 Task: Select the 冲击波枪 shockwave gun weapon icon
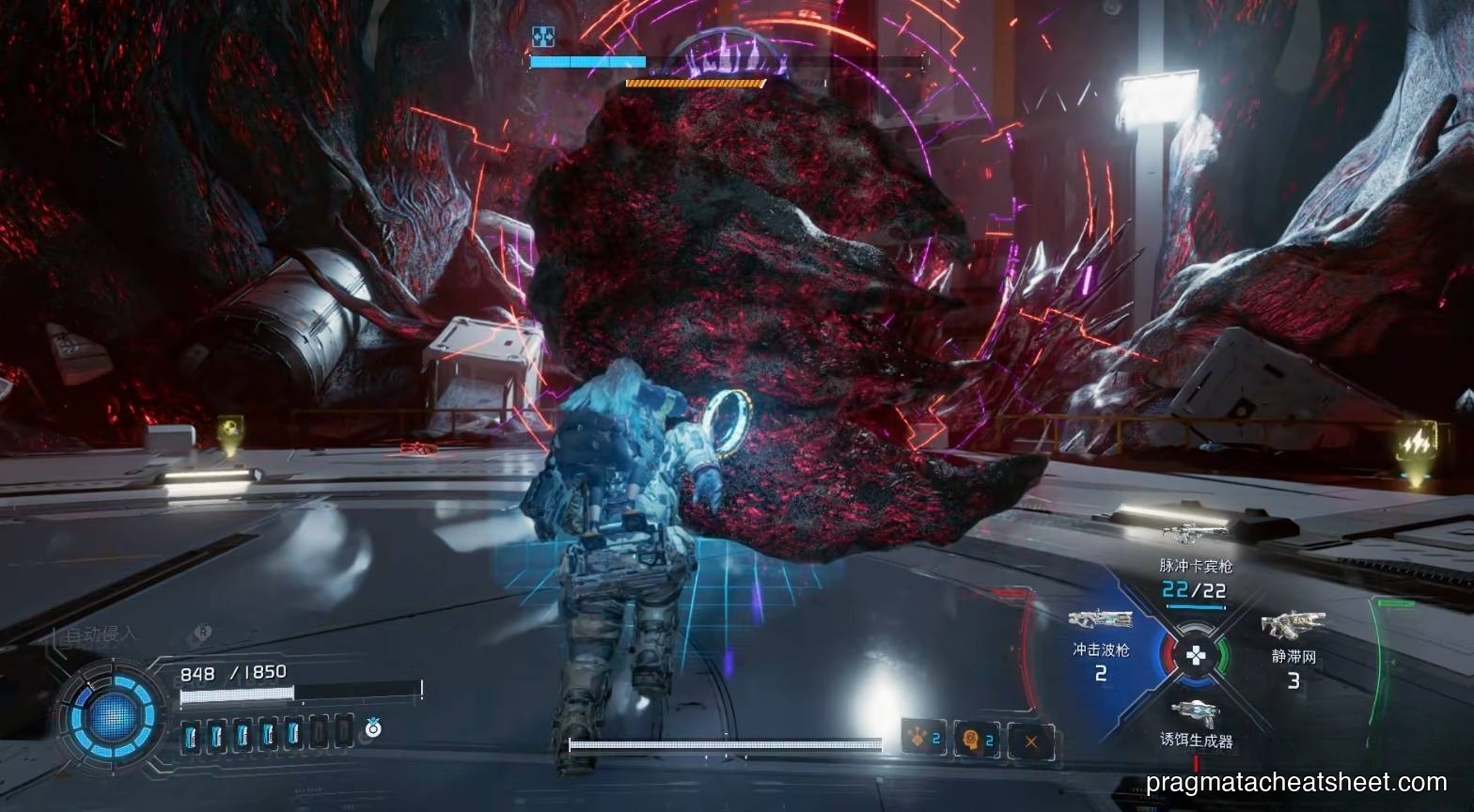click(1100, 620)
